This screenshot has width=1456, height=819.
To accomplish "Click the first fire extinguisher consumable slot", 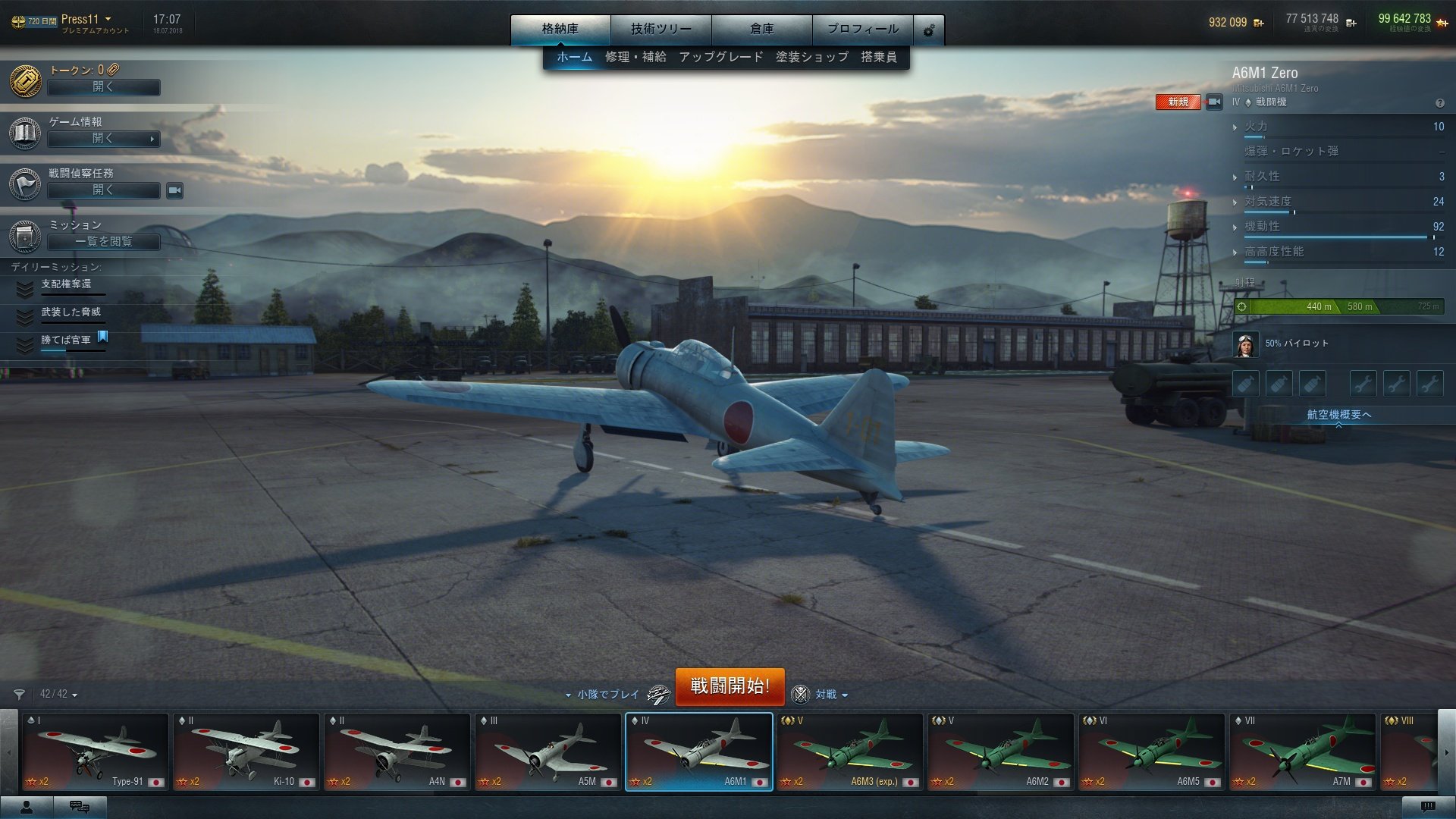I will coord(1245,384).
